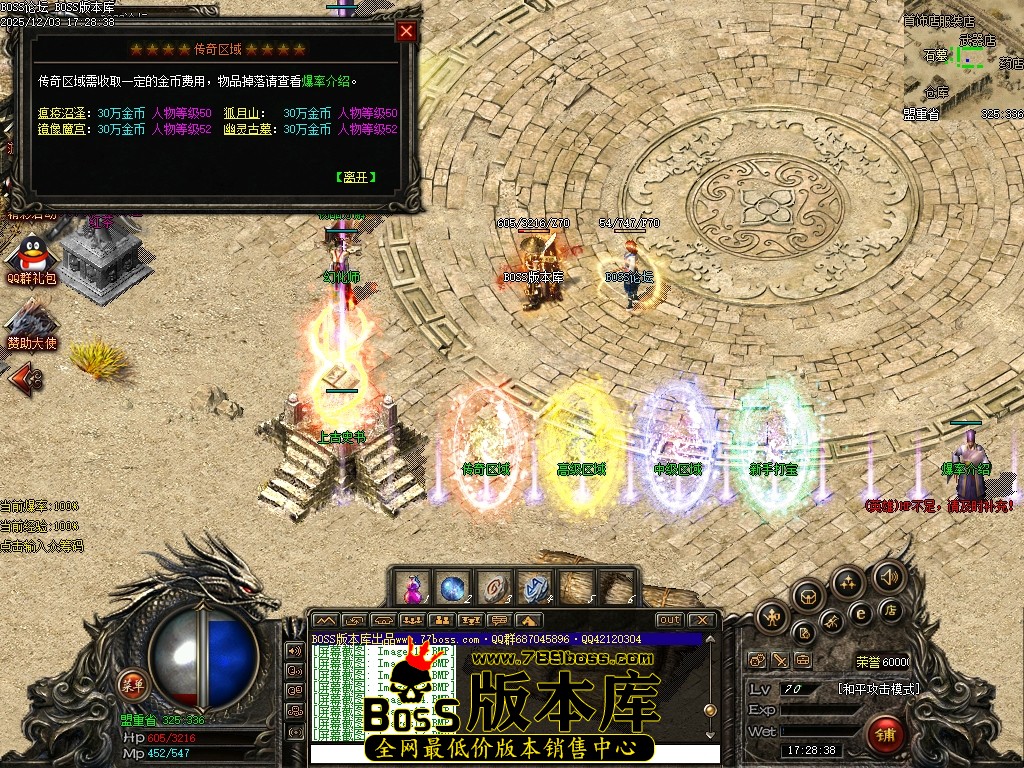The image size is (1024, 768).
Task: Click the chat panel's out button
Action: pos(669,620)
